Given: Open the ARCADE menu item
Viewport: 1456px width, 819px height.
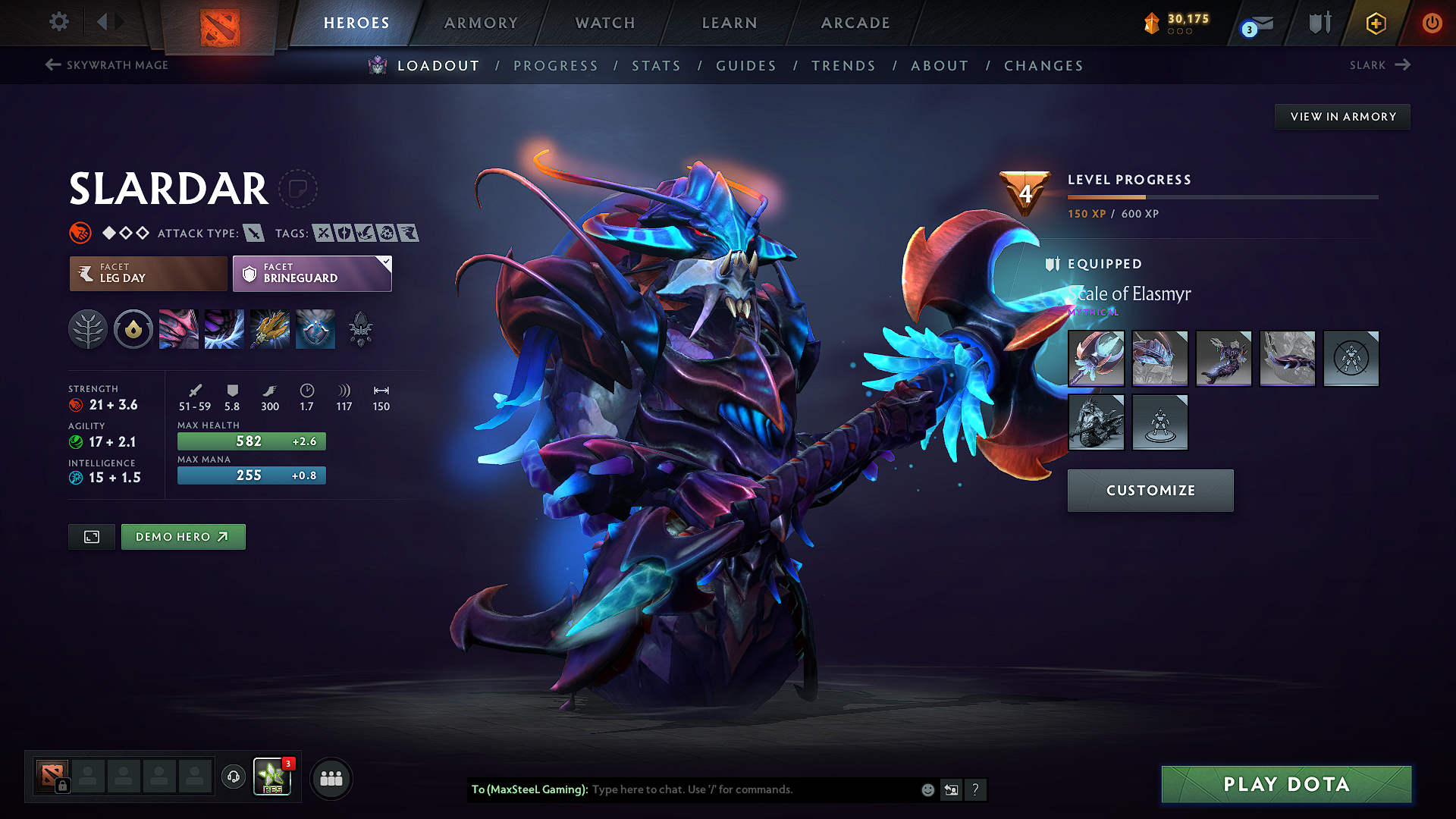Looking at the screenshot, I should 855,23.
